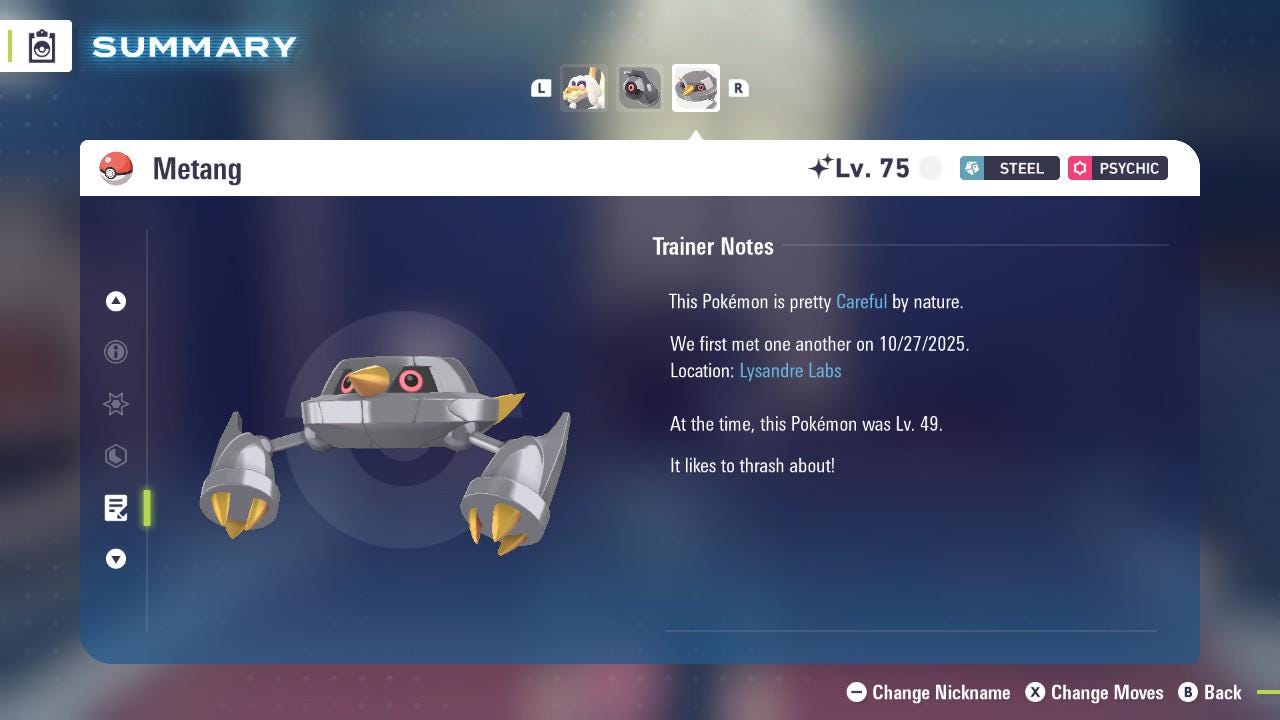Select the Trainer Notes memo icon
Image resolution: width=1280 pixels, height=720 pixels.
coord(116,508)
